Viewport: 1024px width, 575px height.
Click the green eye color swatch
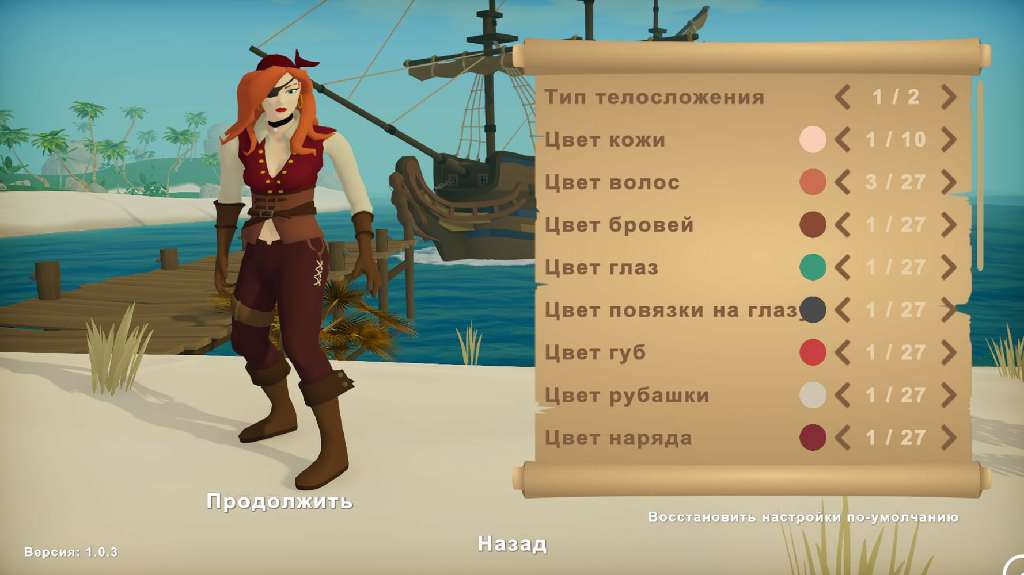pos(813,268)
